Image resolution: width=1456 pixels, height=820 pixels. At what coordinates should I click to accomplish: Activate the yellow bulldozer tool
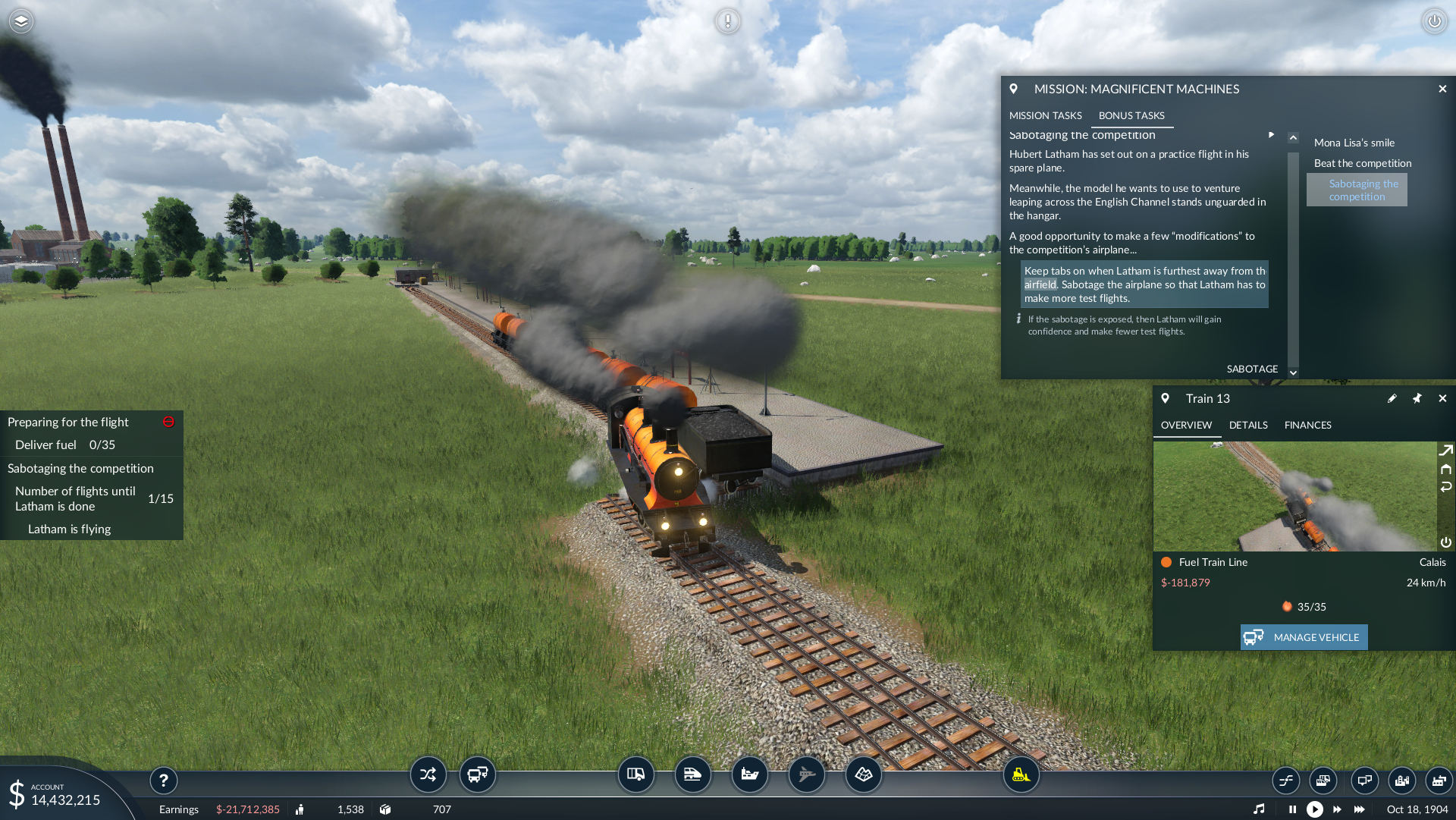[1021, 774]
